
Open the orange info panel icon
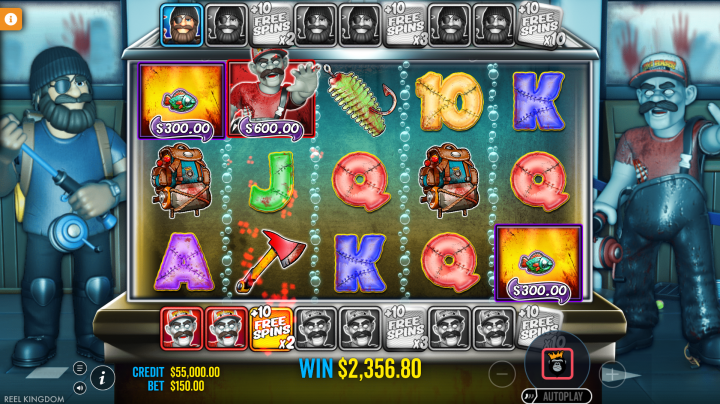point(11,18)
